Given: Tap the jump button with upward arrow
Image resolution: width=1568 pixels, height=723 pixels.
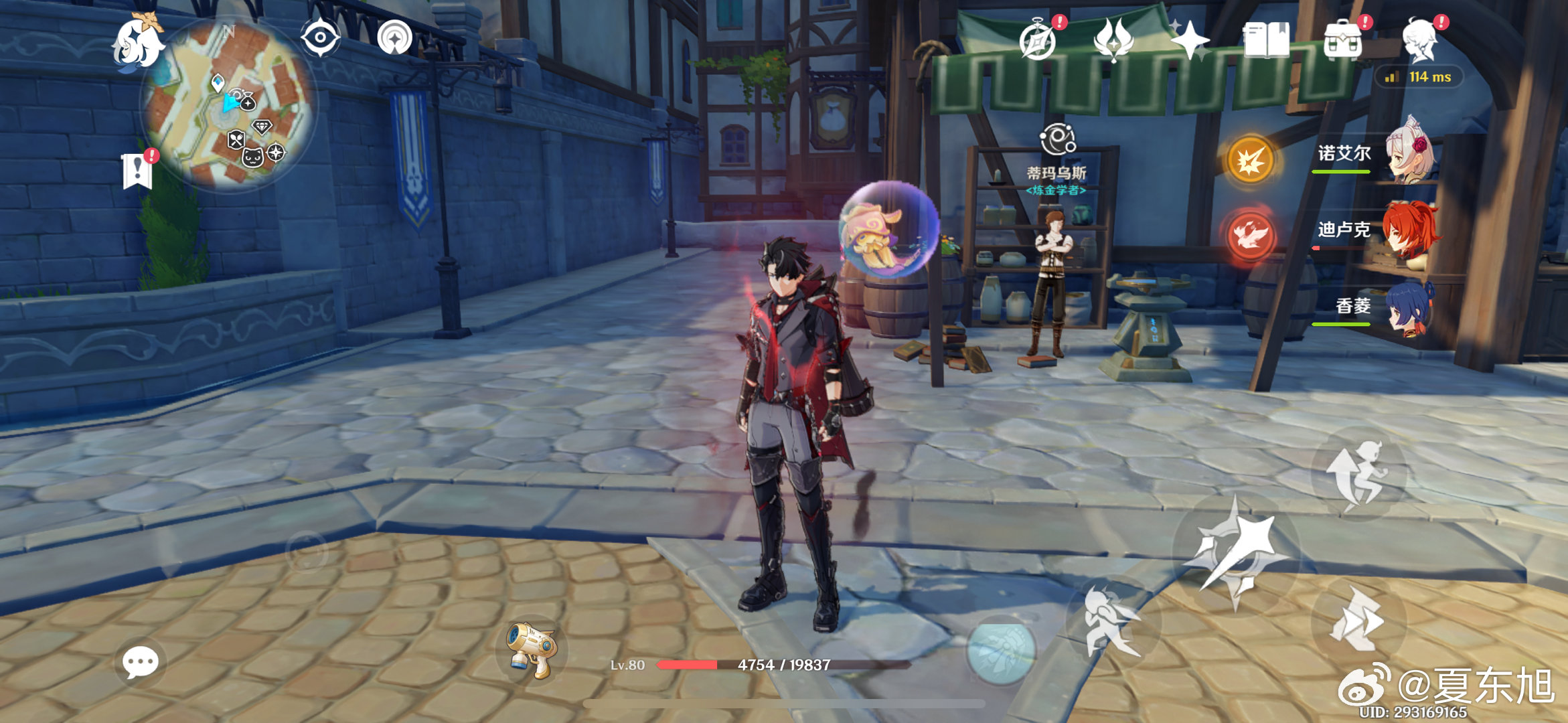Looking at the screenshot, I should 1358,474.
